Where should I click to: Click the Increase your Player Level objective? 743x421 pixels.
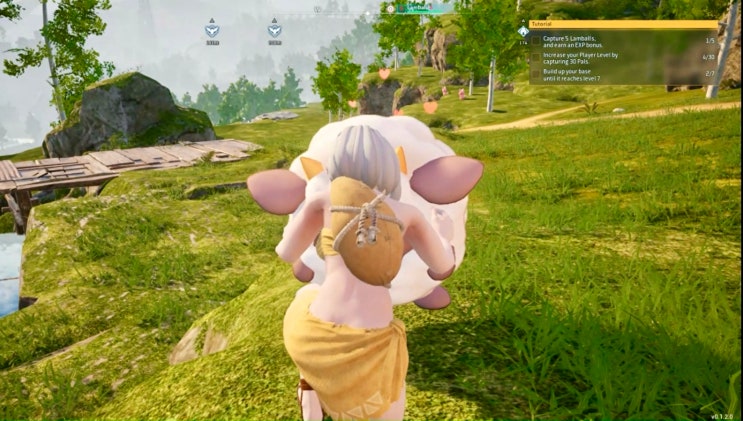click(581, 58)
